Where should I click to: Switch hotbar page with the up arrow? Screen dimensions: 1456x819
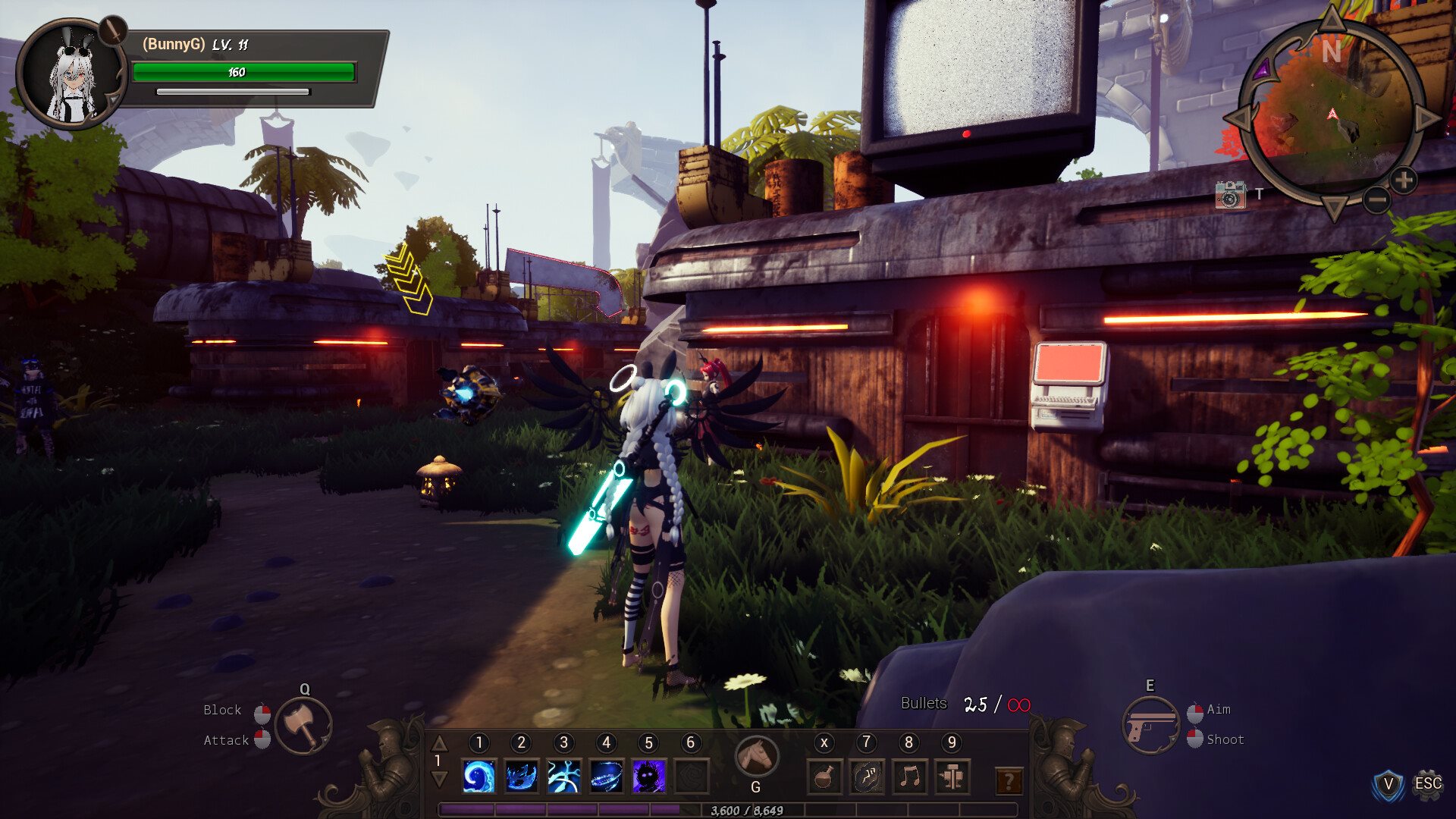tap(438, 743)
